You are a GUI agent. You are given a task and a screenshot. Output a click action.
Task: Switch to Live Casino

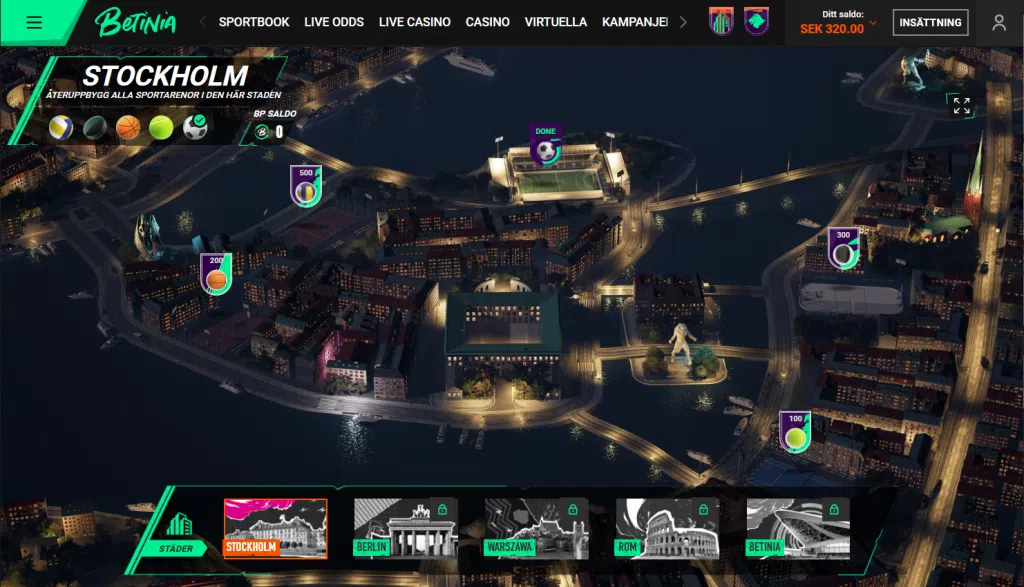414,22
